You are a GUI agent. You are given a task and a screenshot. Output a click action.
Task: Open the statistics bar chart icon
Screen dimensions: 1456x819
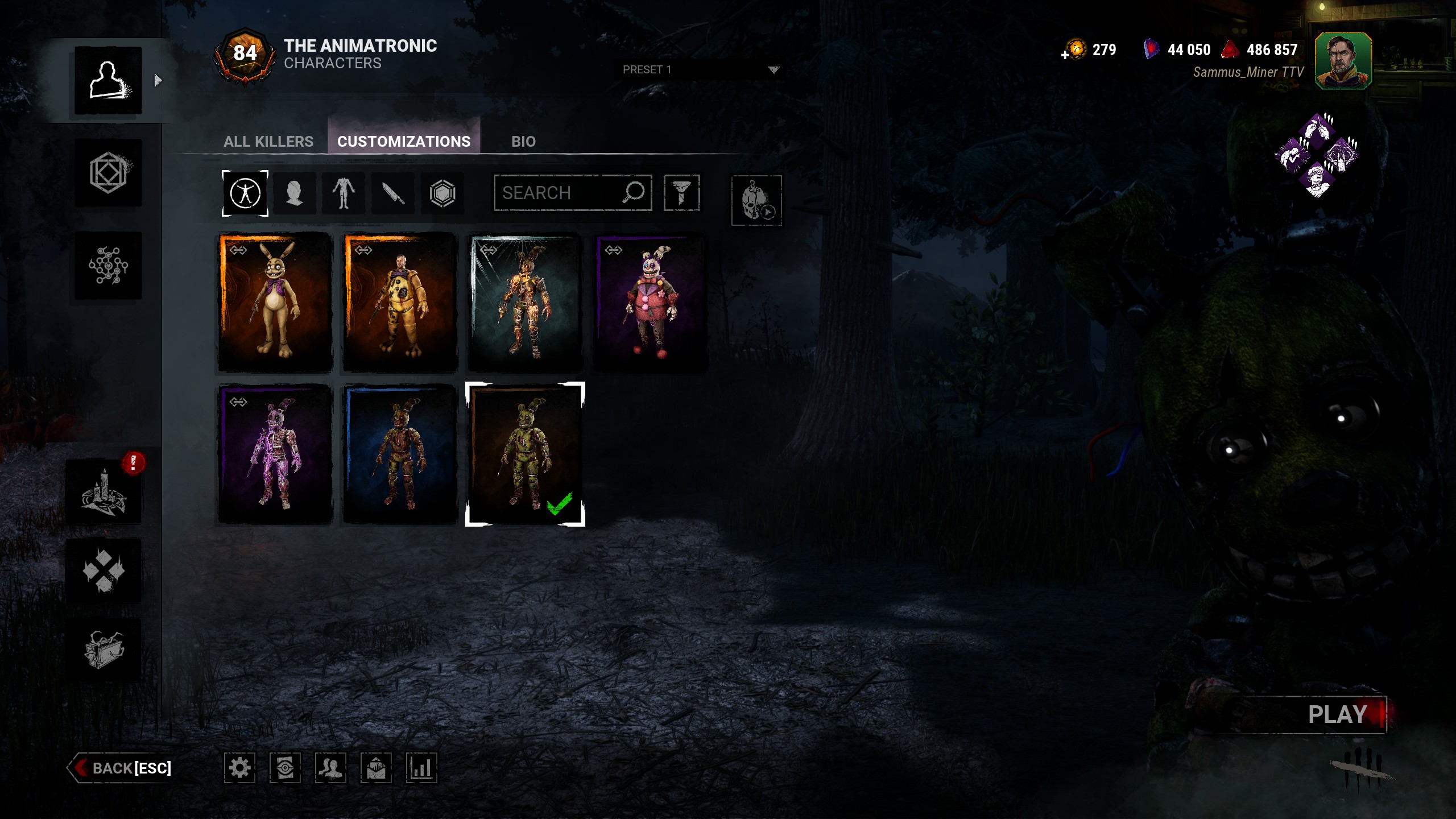pyautogui.click(x=421, y=768)
